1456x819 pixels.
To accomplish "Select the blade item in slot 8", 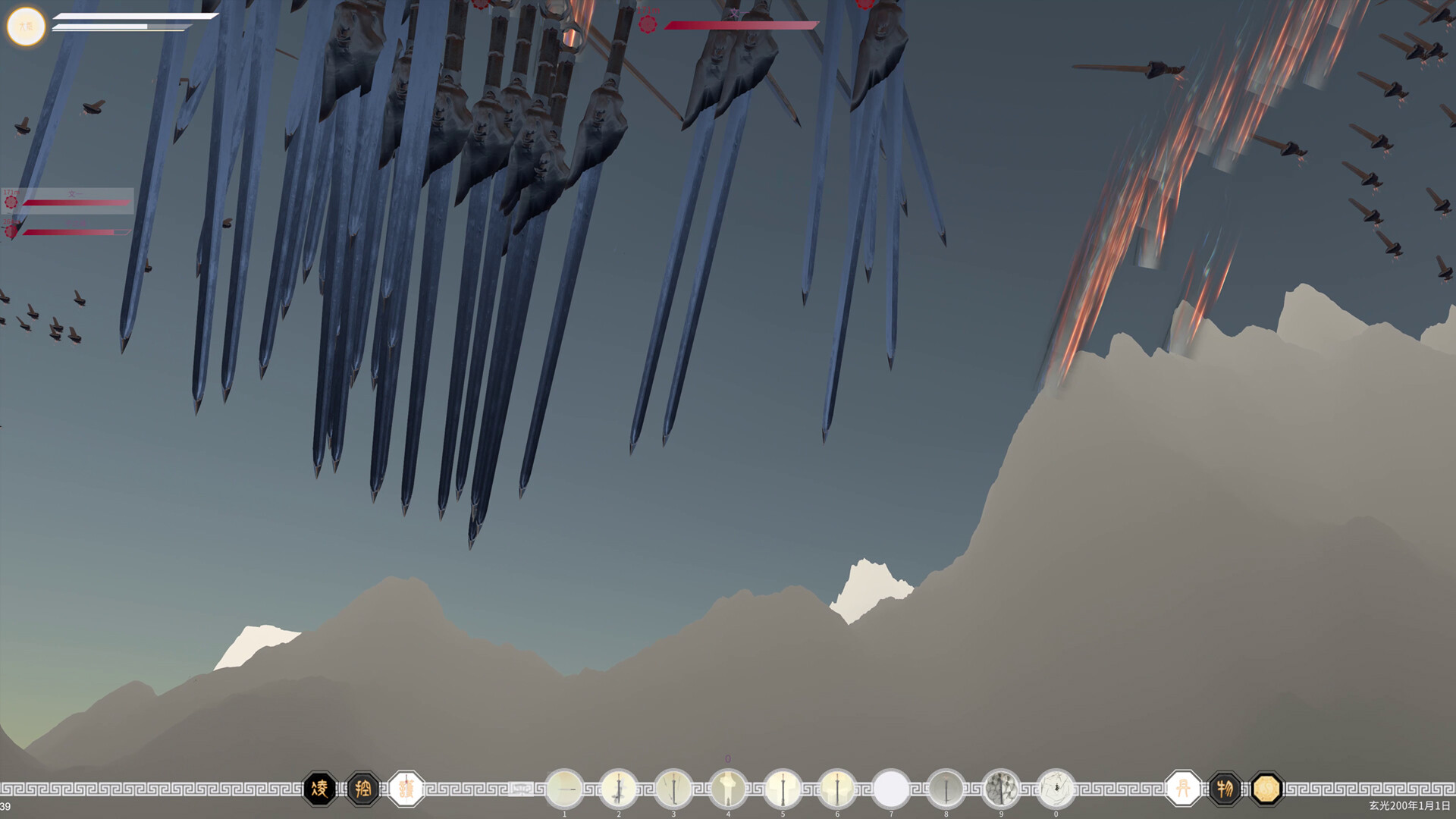I will point(946,789).
